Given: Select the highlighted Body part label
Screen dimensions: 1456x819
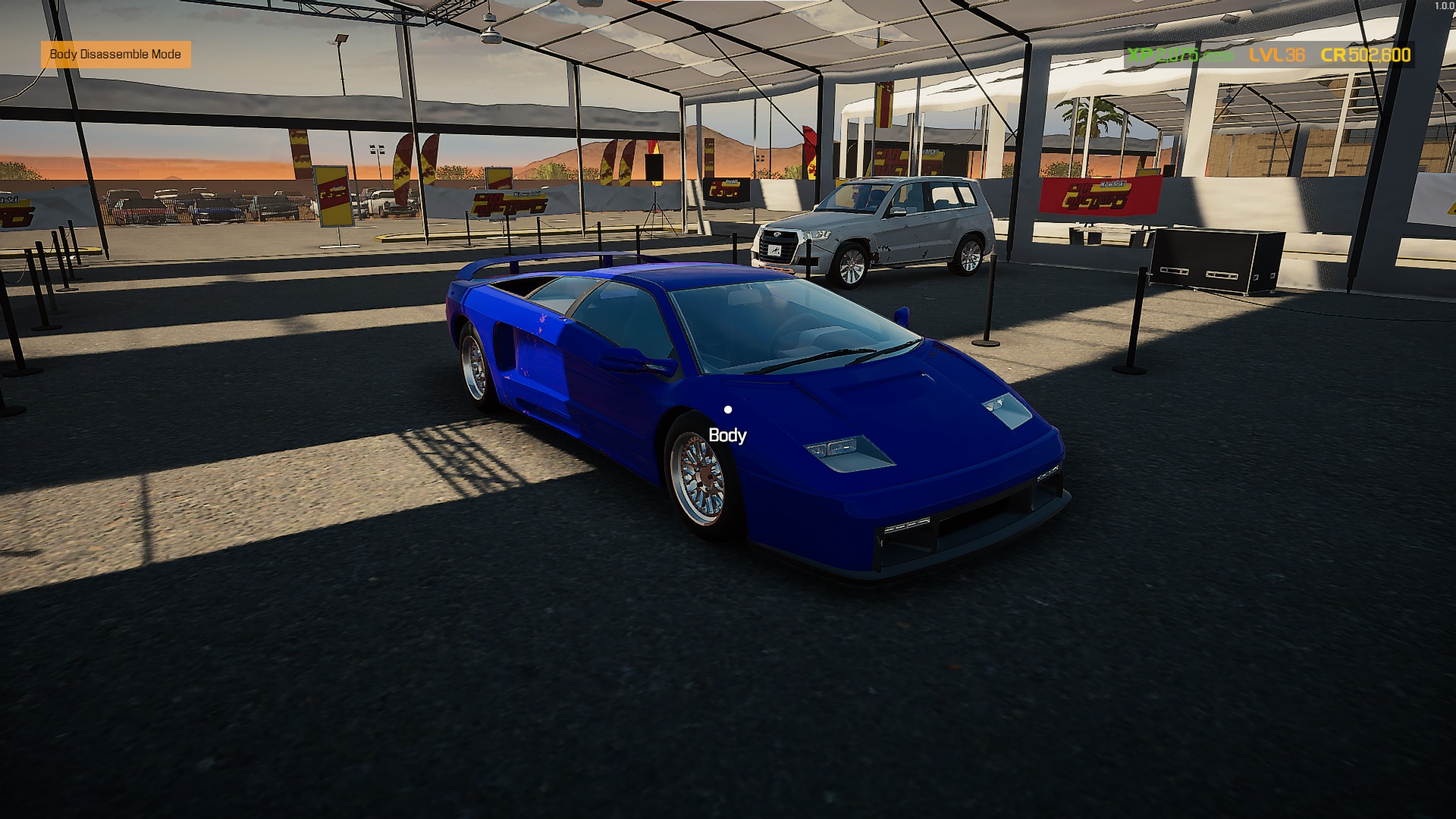Looking at the screenshot, I should [726, 436].
